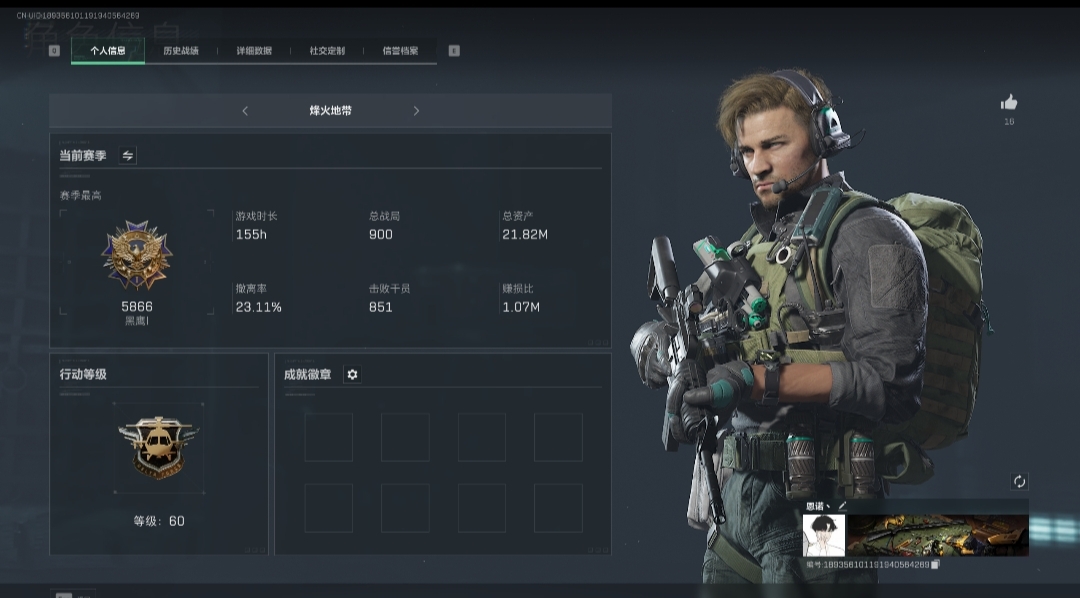Open the profile banner image

pyautogui.click(x=937, y=535)
